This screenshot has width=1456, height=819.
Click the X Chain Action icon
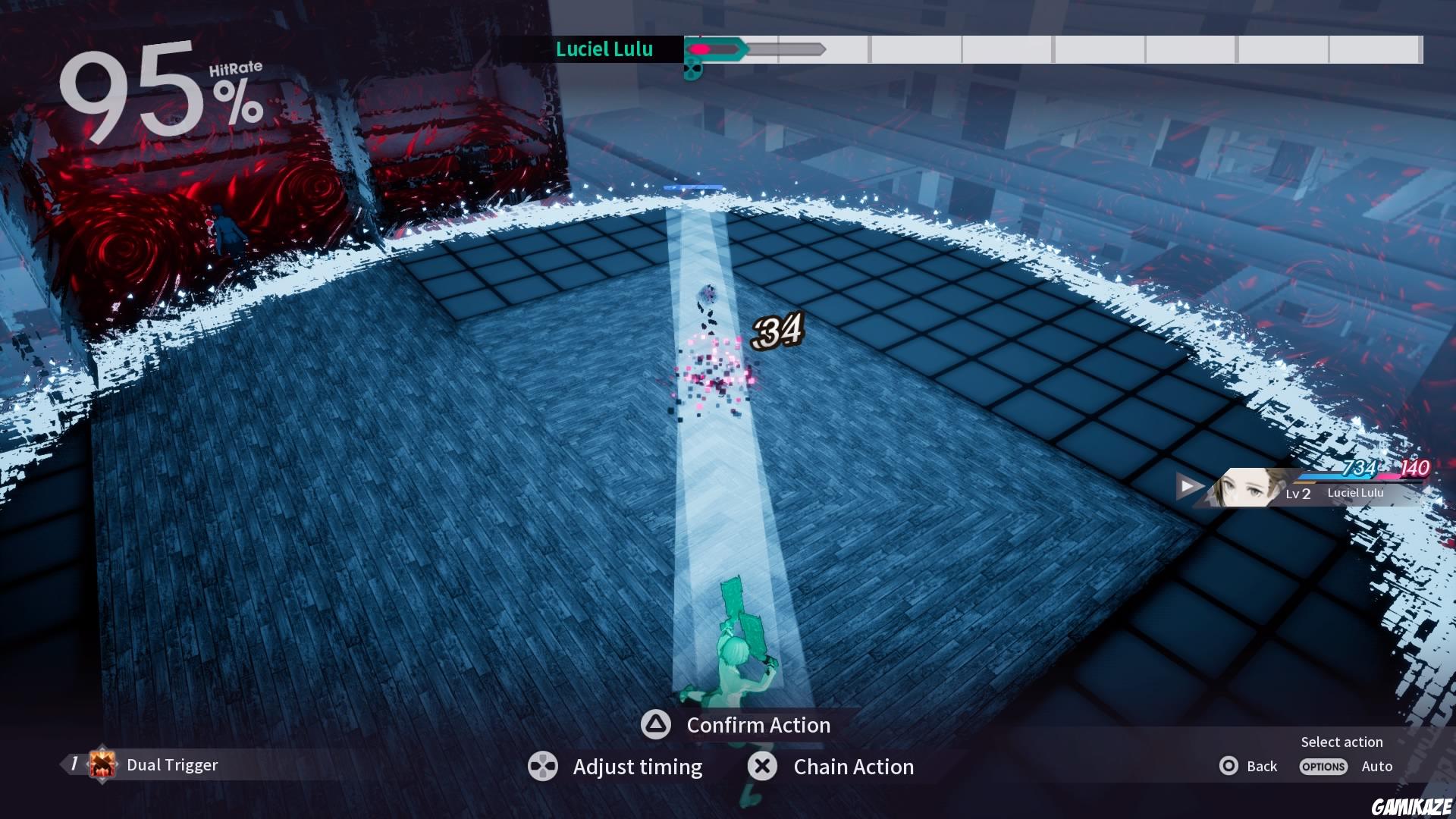click(x=762, y=766)
